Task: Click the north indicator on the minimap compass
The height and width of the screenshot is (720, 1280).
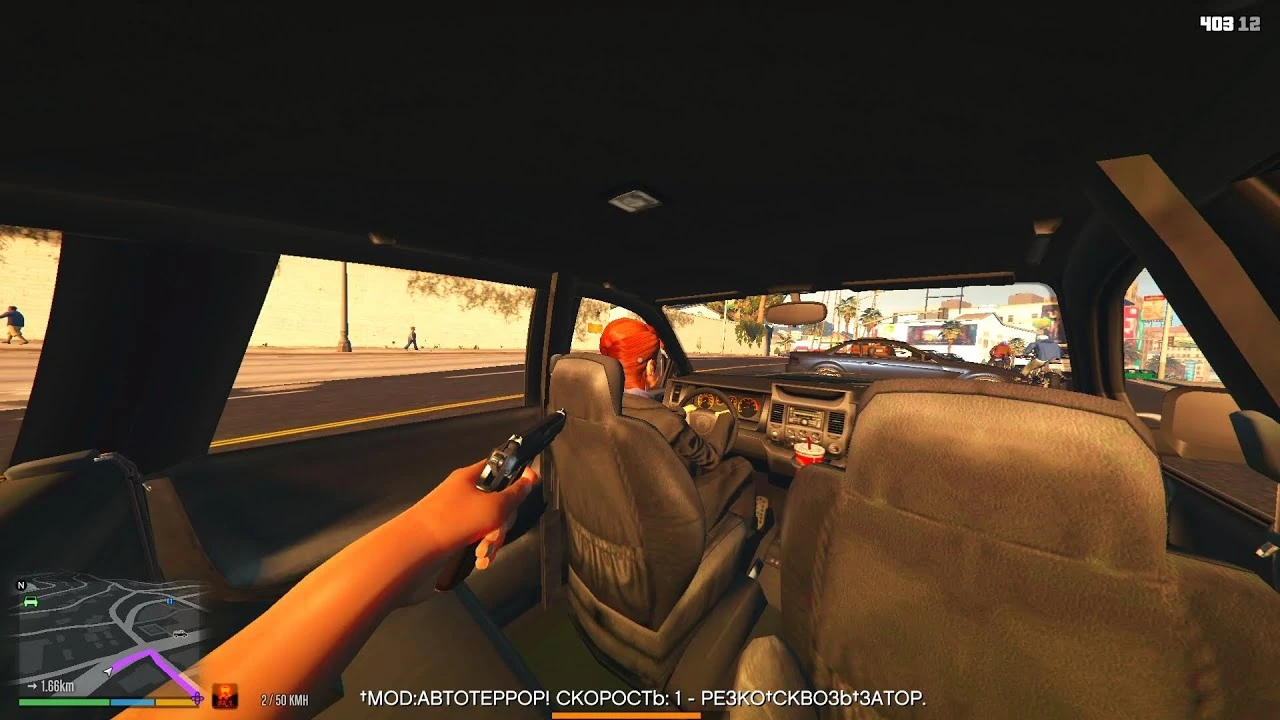Action: (x=21, y=584)
